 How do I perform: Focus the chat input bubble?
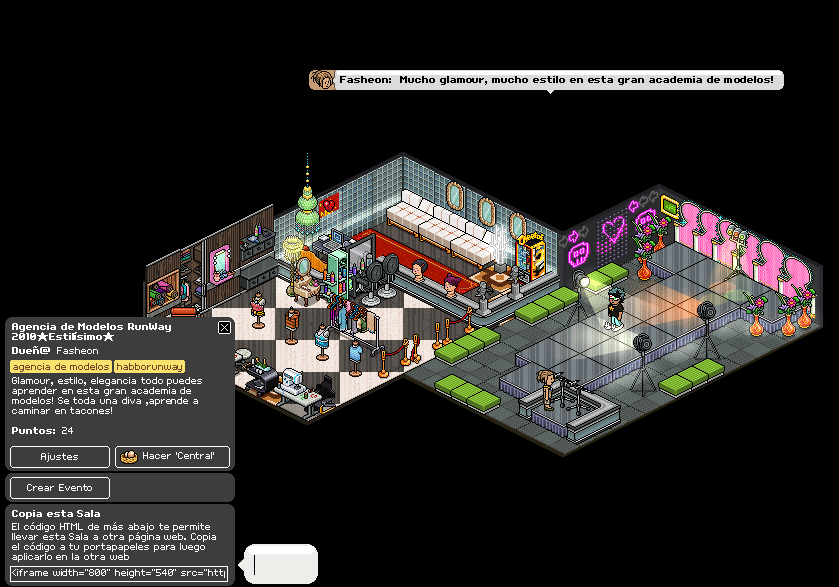click(281, 565)
